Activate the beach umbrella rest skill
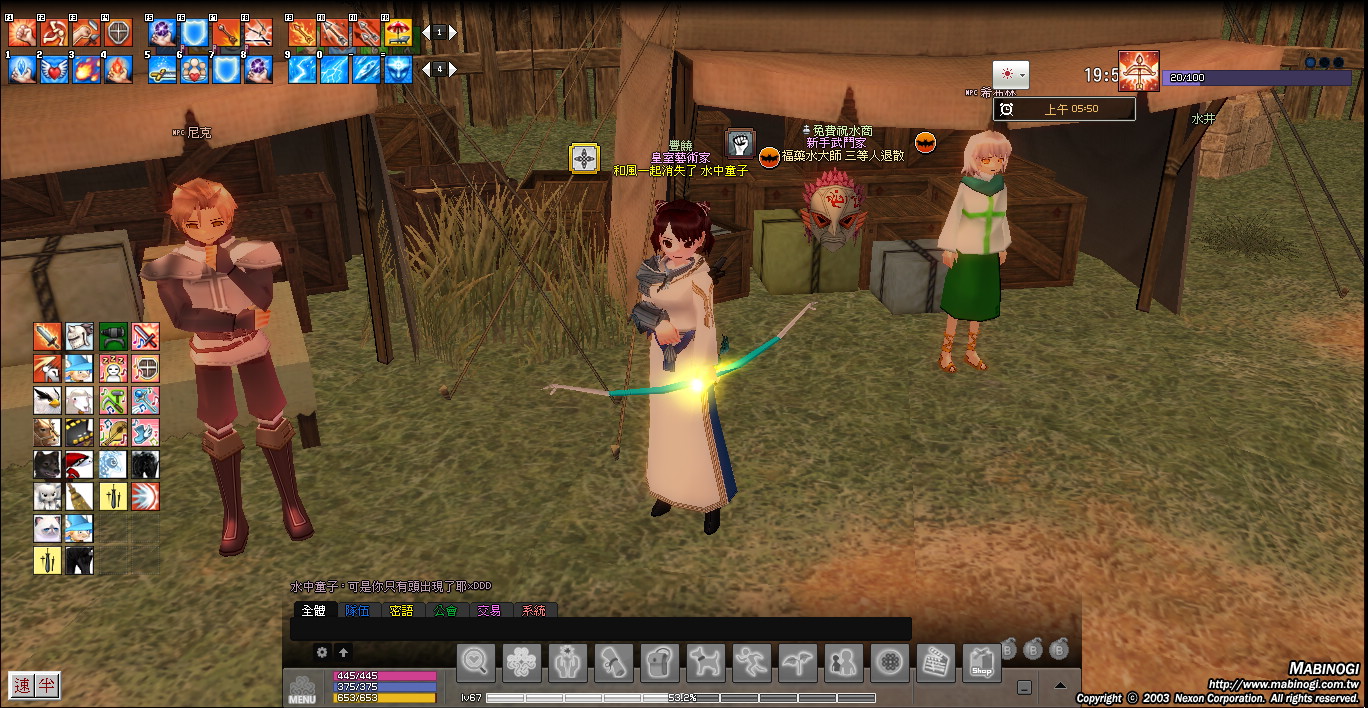 tap(398, 33)
